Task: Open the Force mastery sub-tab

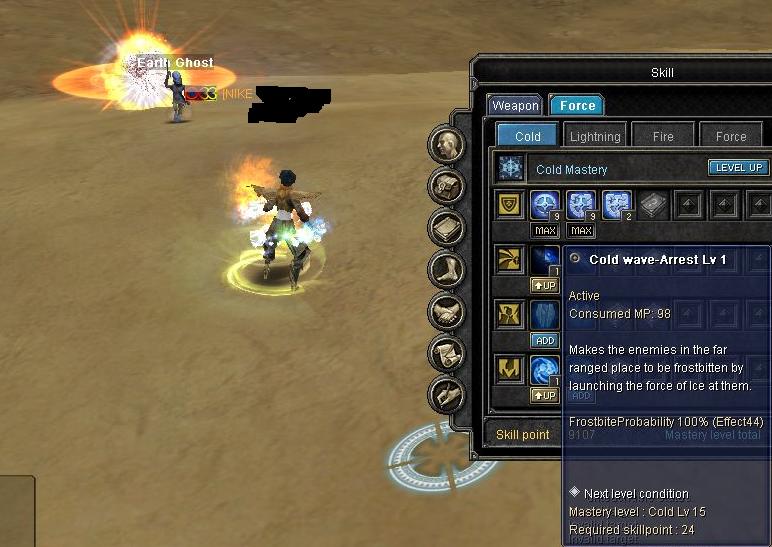Action: [731, 136]
